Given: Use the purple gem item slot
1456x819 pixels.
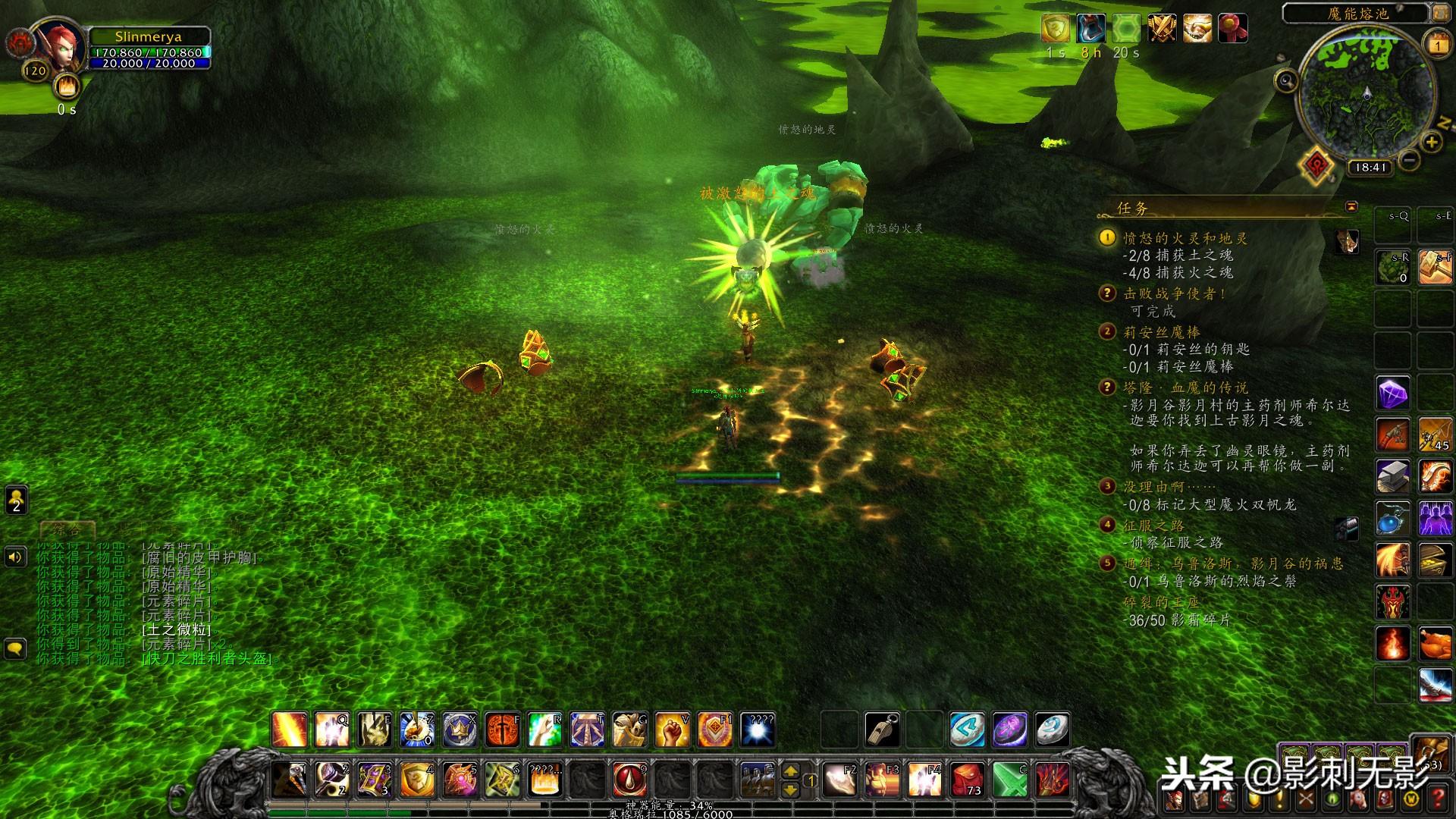Looking at the screenshot, I should point(1393,394).
